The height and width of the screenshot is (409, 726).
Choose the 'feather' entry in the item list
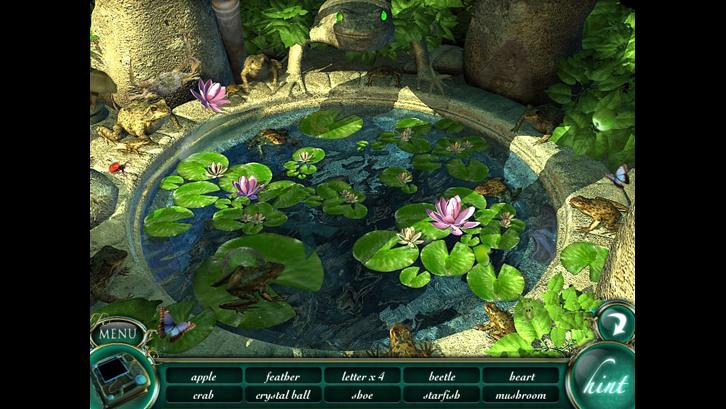pos(282,376)
